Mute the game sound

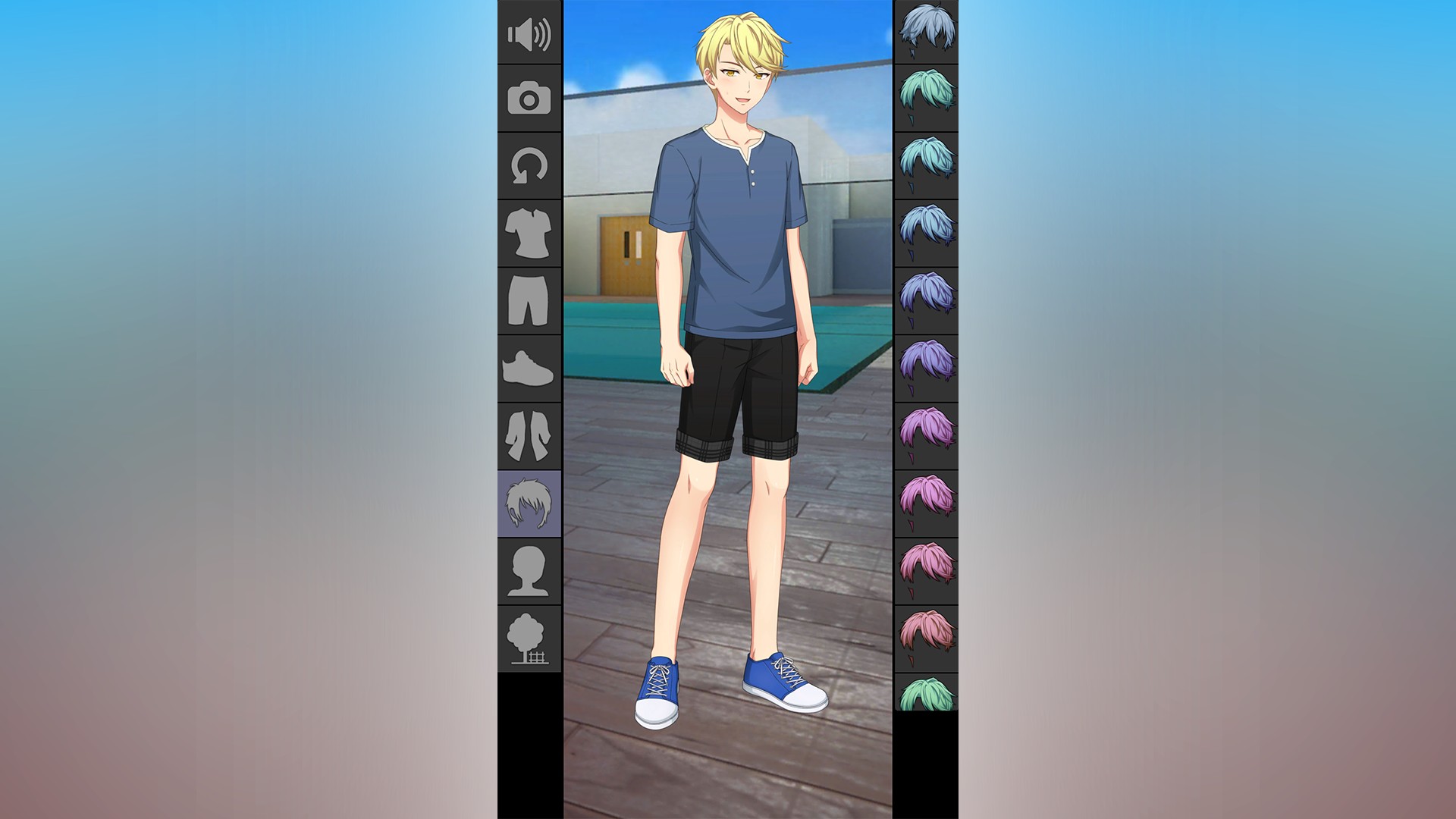(x=529, y=33)
